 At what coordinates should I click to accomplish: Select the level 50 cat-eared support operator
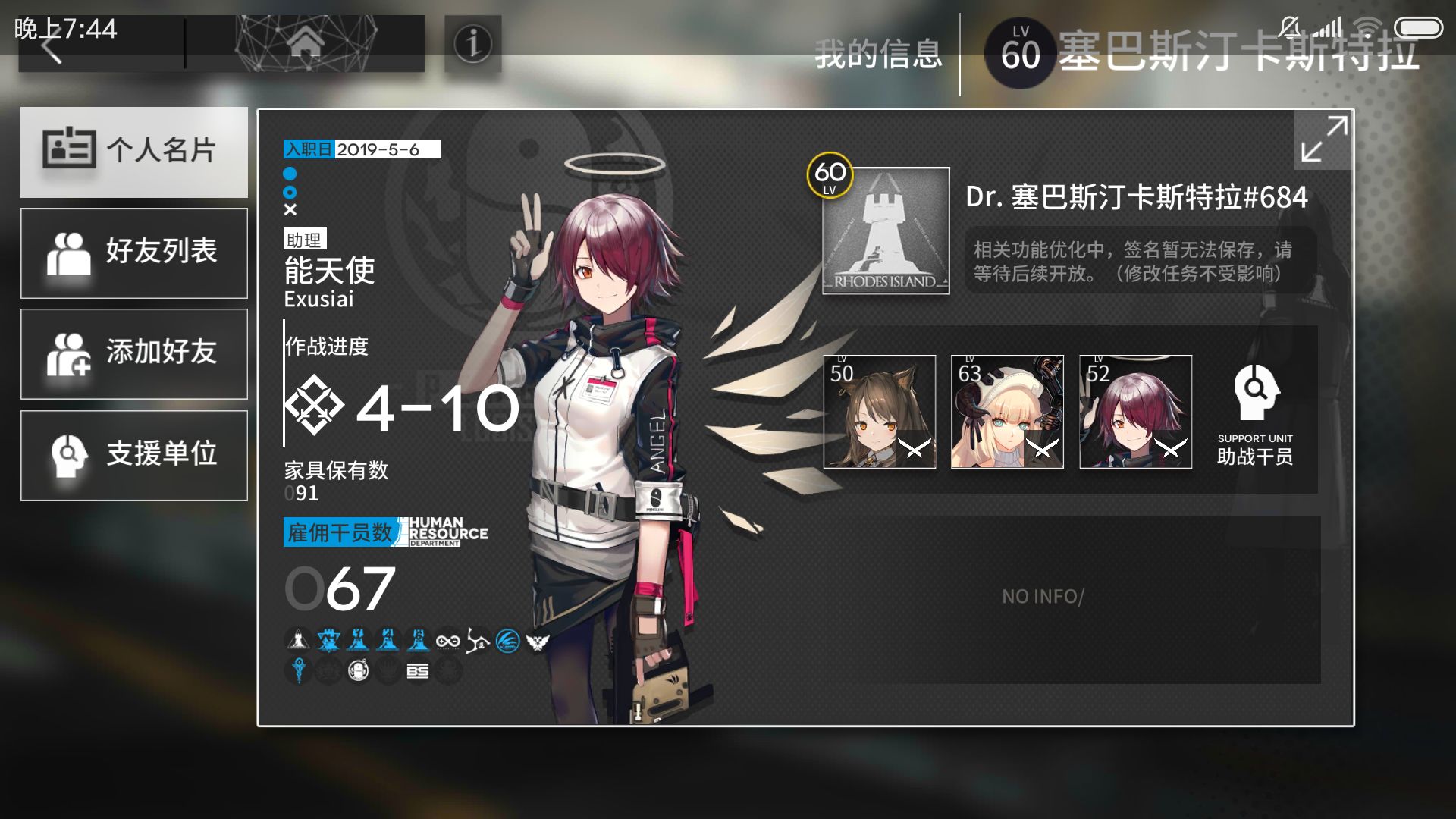tap(880, 412)
